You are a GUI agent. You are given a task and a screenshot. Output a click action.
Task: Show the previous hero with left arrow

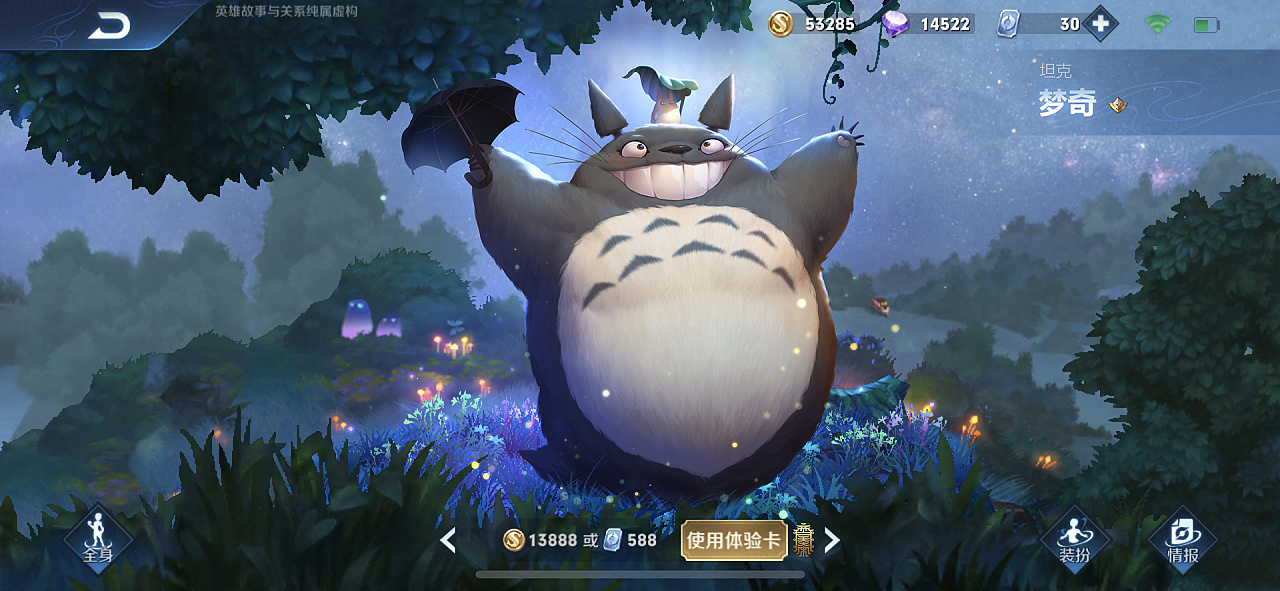click(448, 541)
